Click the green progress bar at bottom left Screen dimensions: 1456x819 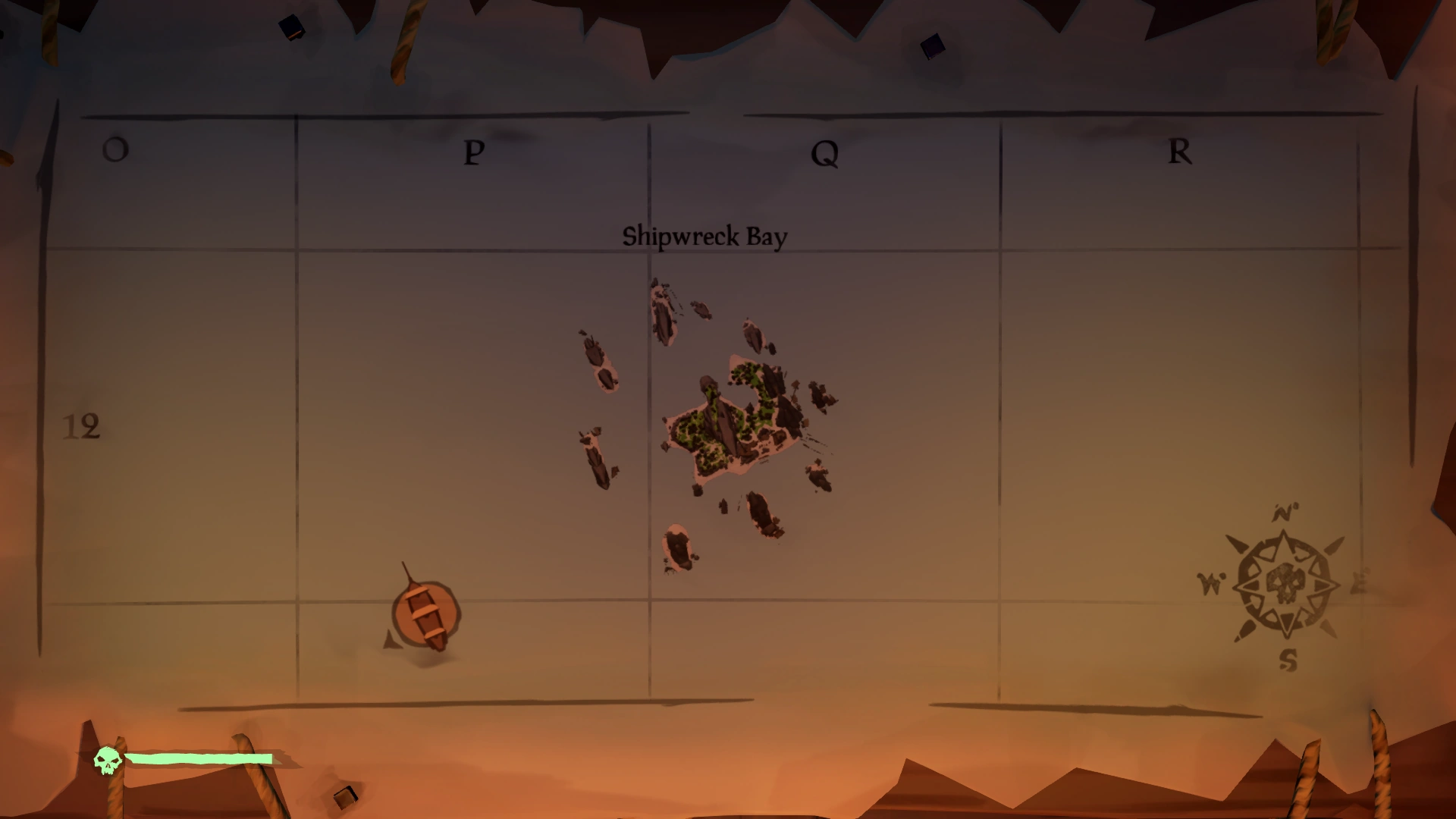pos(199,758)
